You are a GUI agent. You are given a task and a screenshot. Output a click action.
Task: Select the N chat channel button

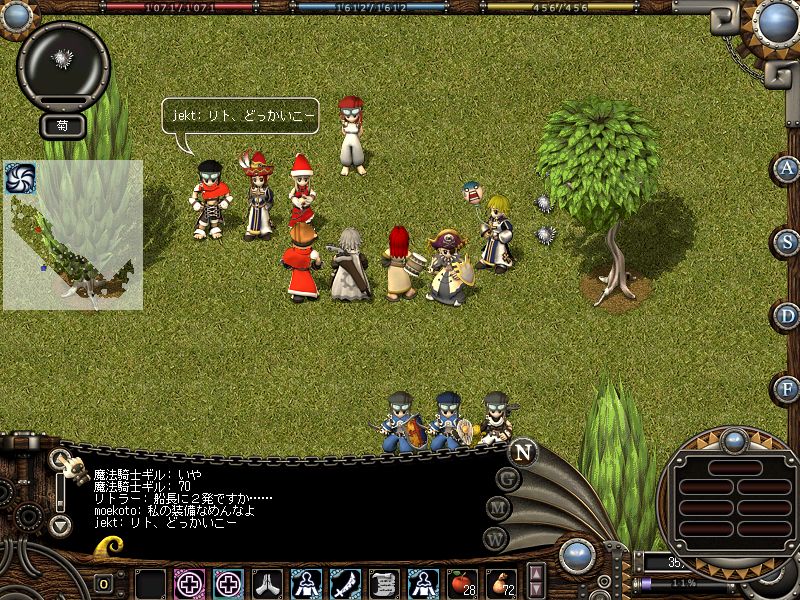[522, 452]
